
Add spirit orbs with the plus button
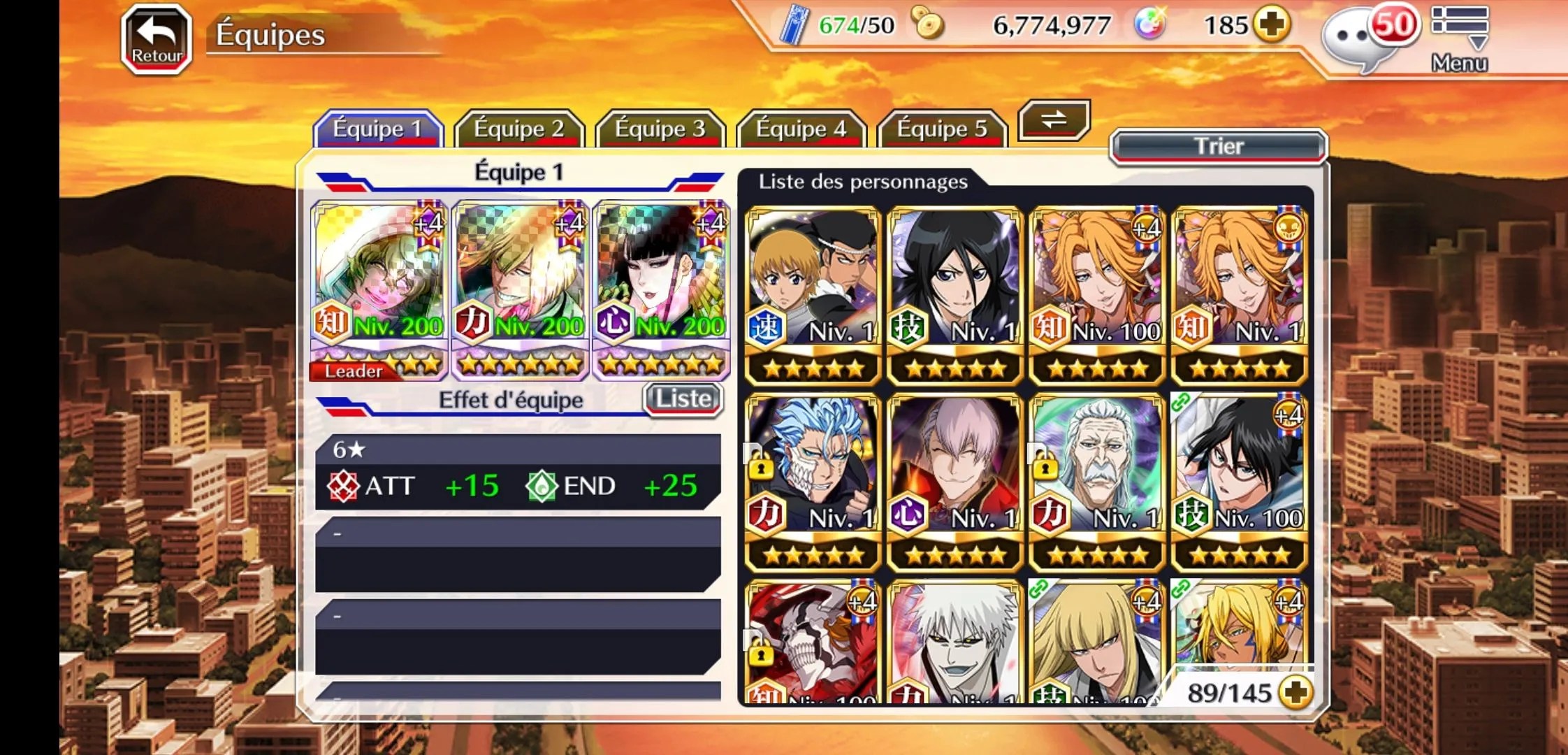point(1271,25)
